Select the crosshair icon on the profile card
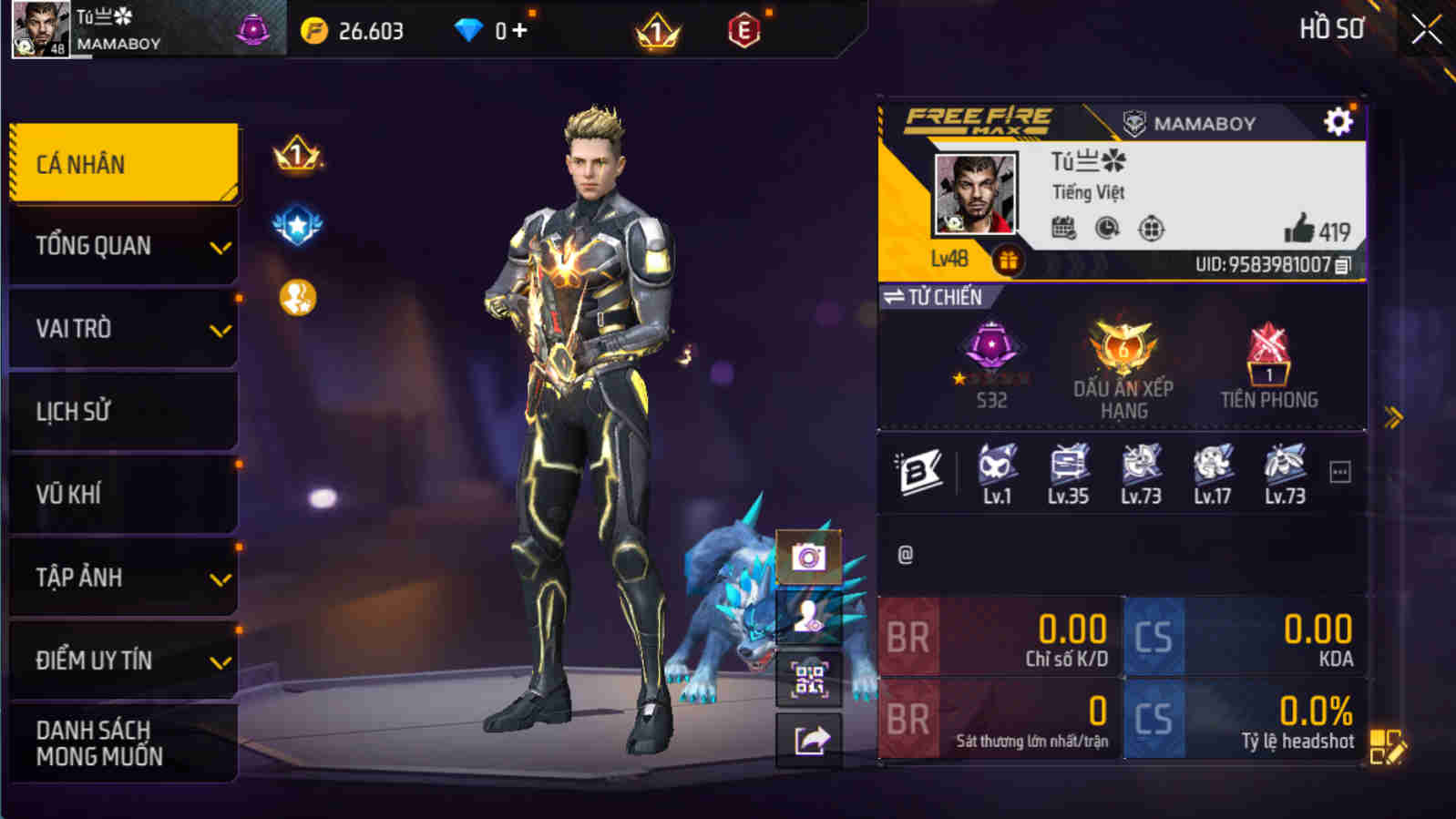 pyautogui.click(x=1151, y=227)
